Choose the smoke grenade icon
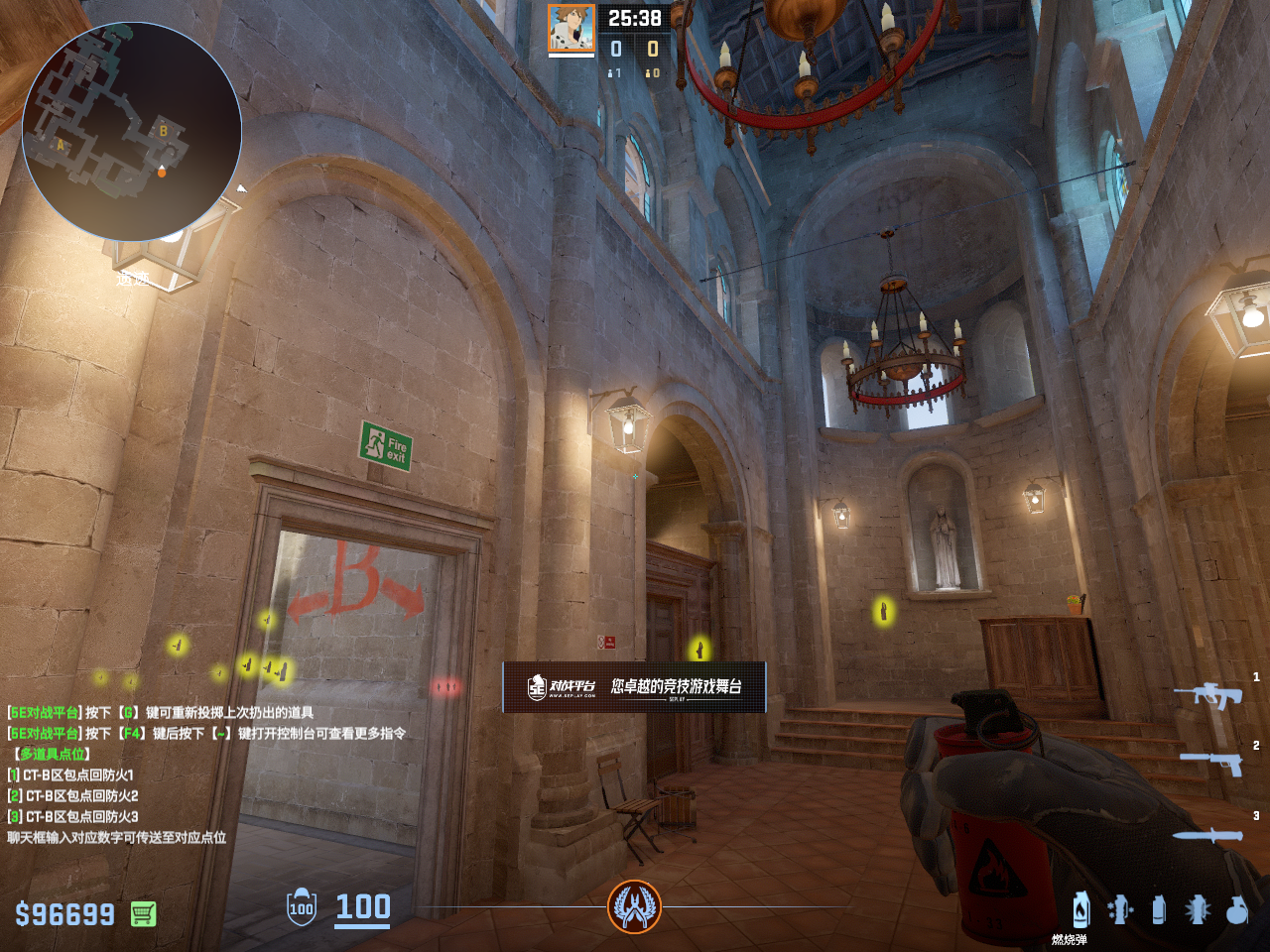Viewport: 1270px width, 952px height. [x=1159, y=909]
